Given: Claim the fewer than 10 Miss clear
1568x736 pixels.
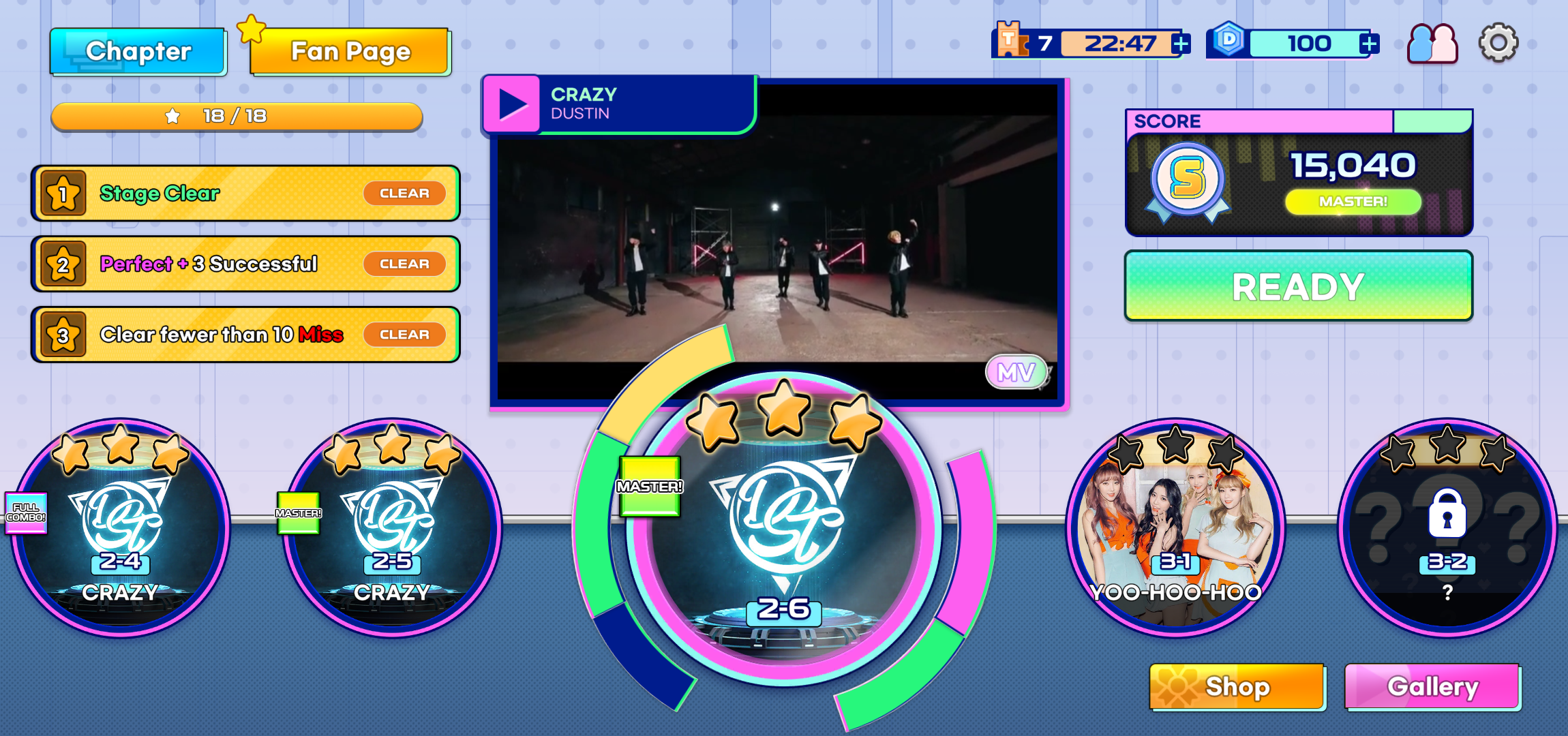Looking at the screenshot, I should (x=404, y=334).
